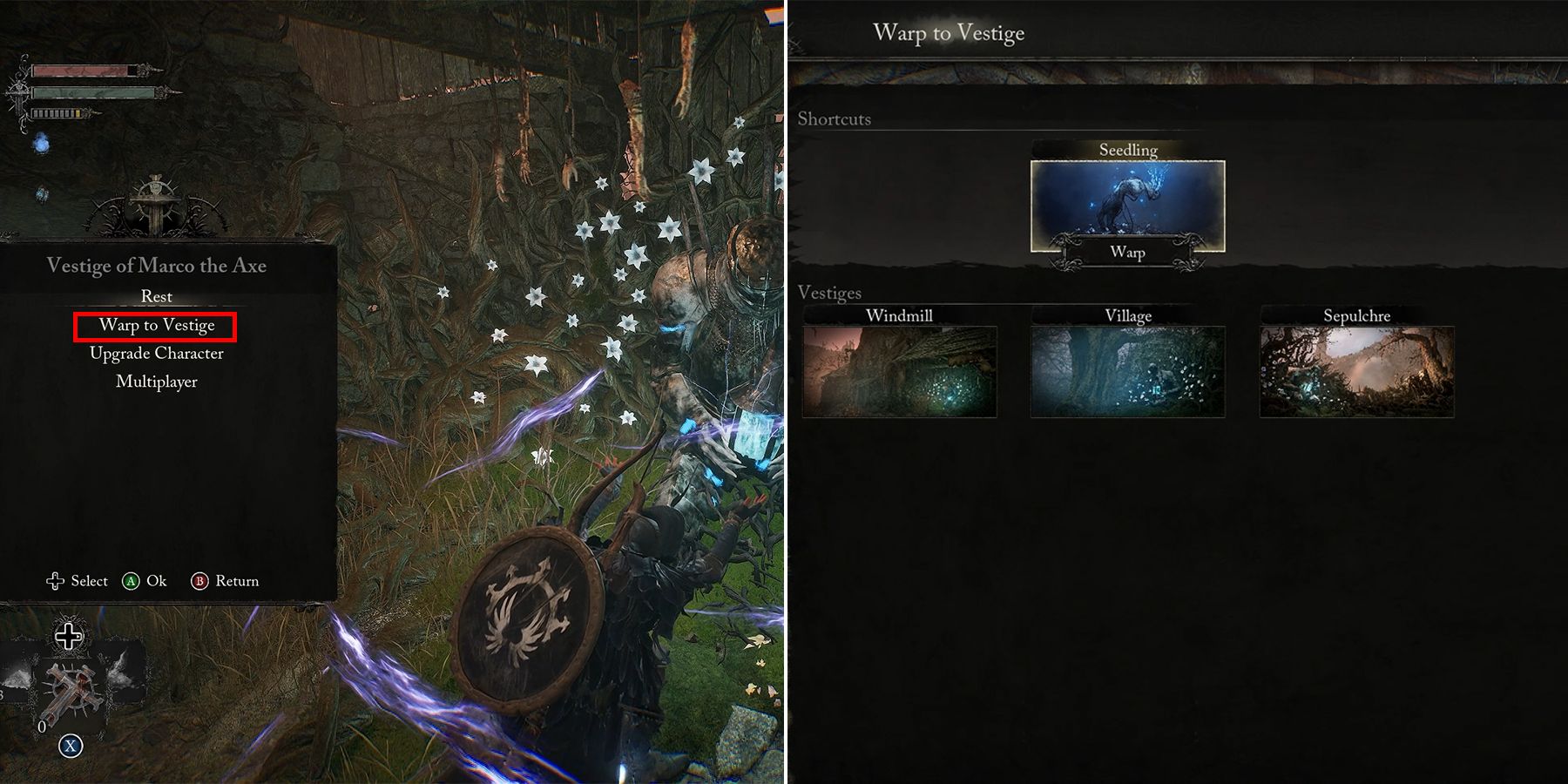Click the Seedling vestige seed icon
This screenshot has height=784, width=1568.
[x=1126, y=200]
